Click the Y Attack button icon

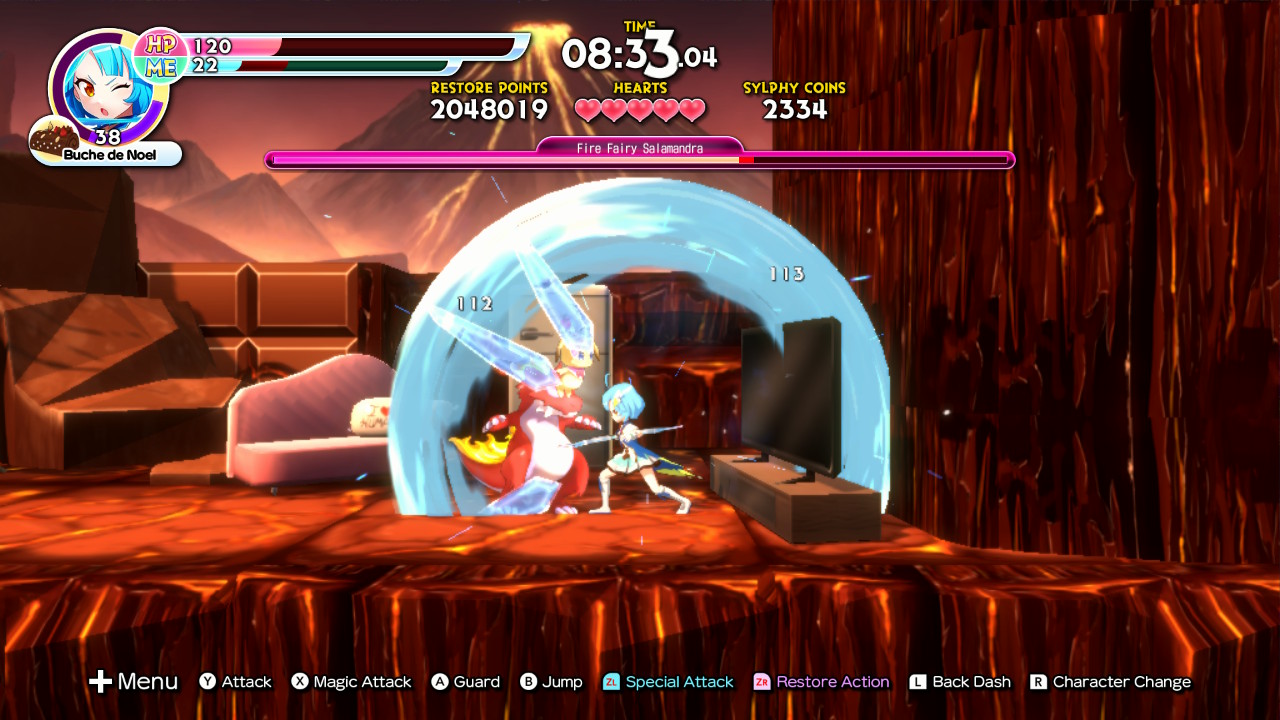205,682
